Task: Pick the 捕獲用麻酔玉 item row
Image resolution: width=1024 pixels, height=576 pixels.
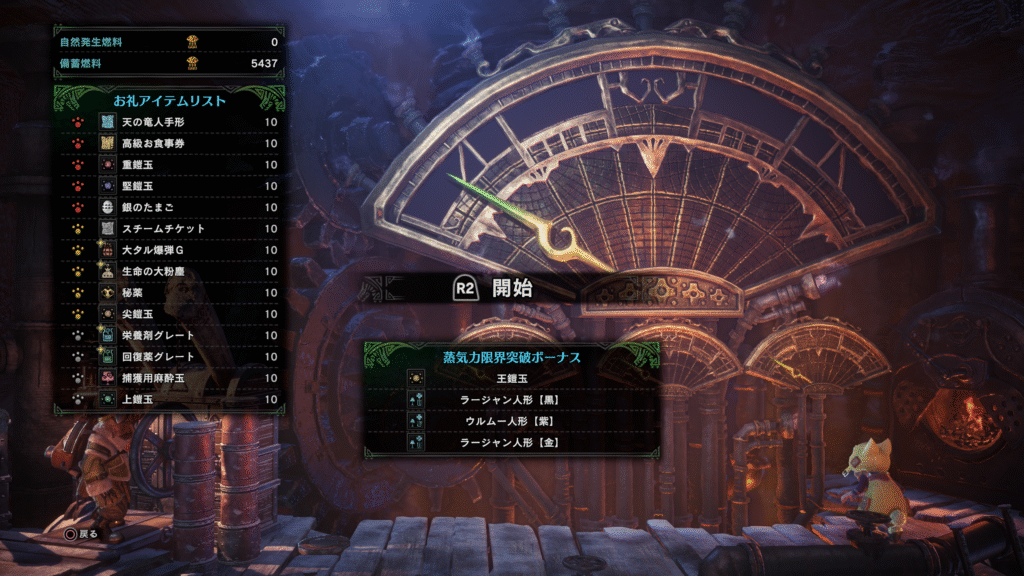Action: click(x=168, y=378)
